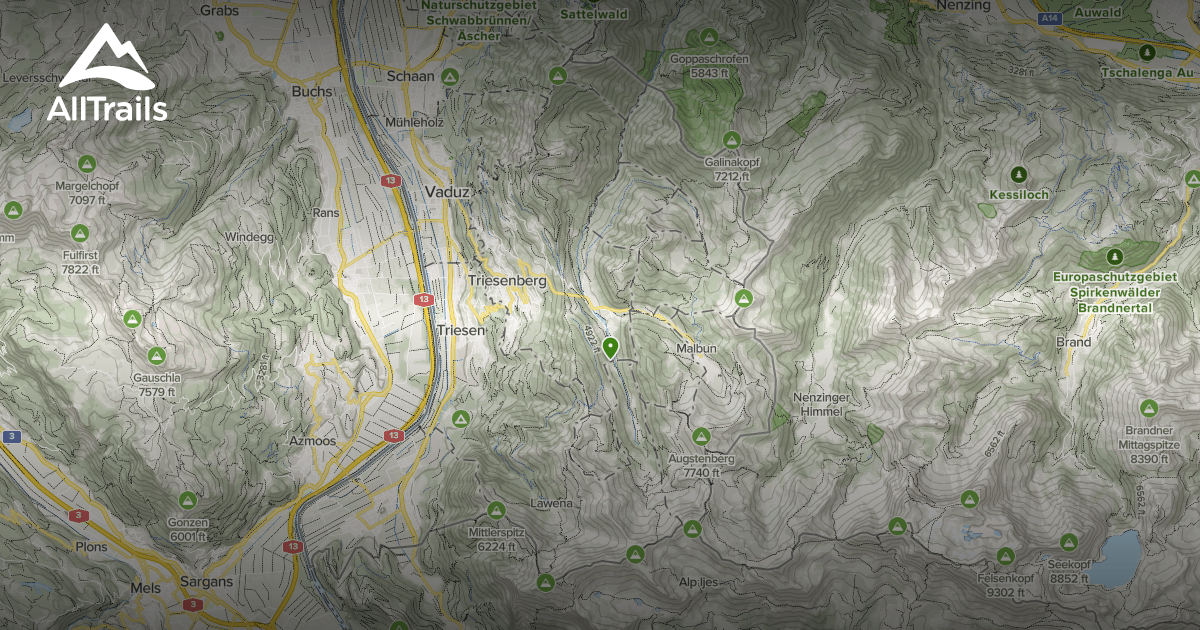Viewport: 1200px width, 630px height.
Task: Select the green trailhead pin near Malbun
Action: [x=610, y=347]
